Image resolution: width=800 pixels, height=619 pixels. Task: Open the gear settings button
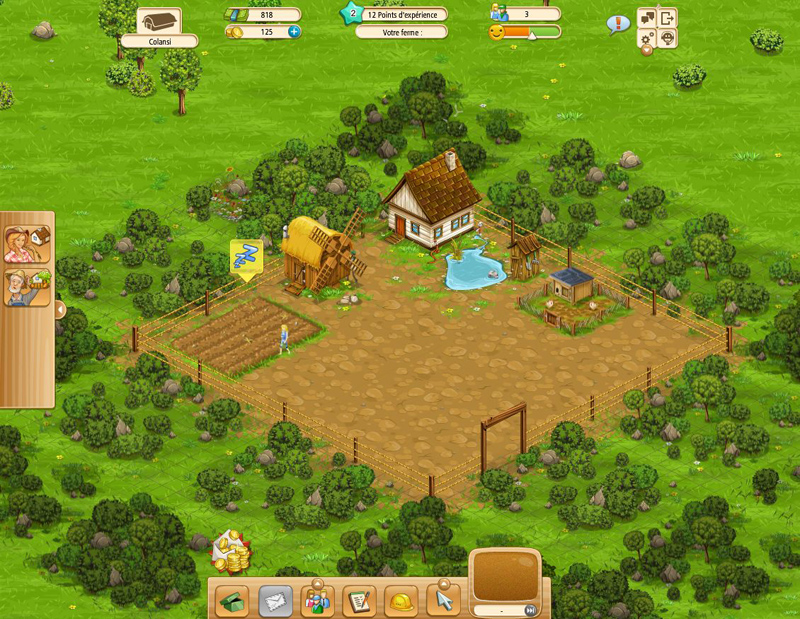click(x=648, y=38)
